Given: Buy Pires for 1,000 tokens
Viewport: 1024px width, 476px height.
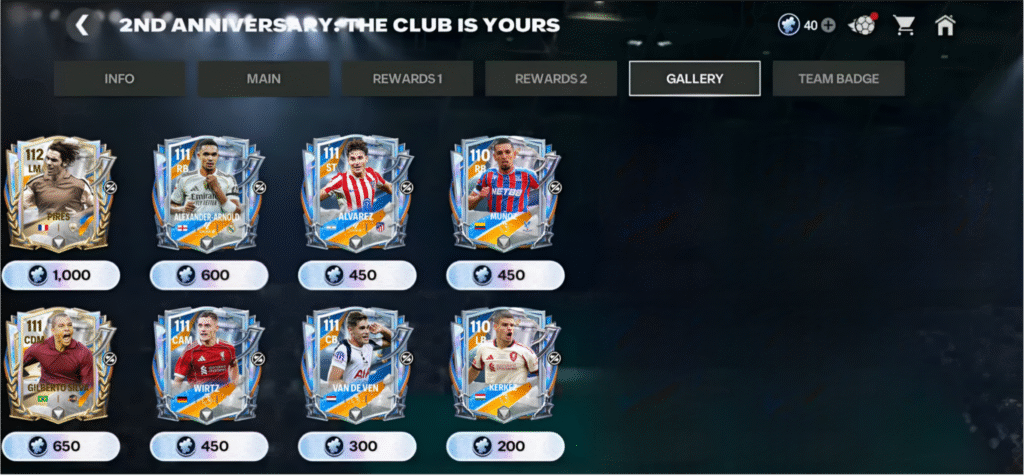Looking at the screenshot, I should 61,275.
